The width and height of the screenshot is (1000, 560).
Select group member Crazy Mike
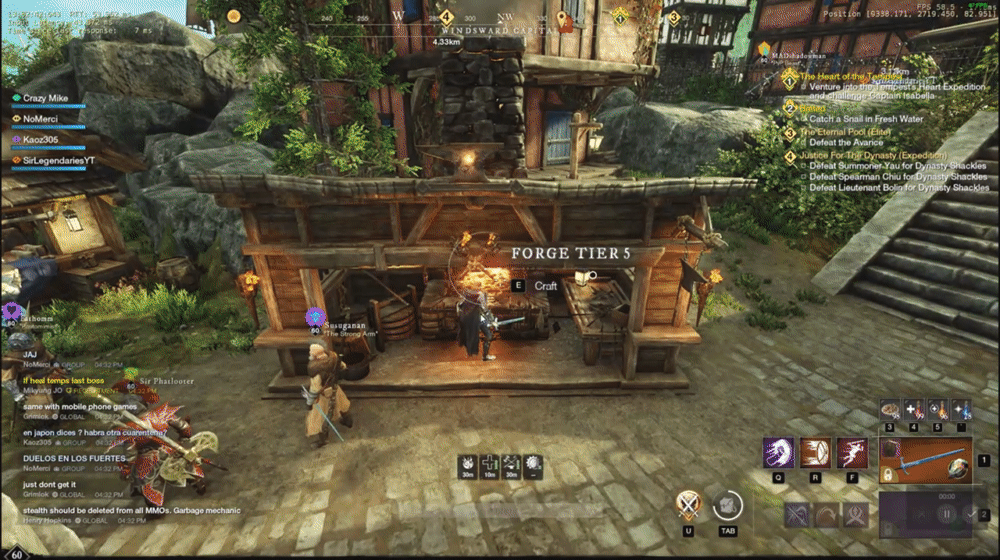click(x=46, y=99)
